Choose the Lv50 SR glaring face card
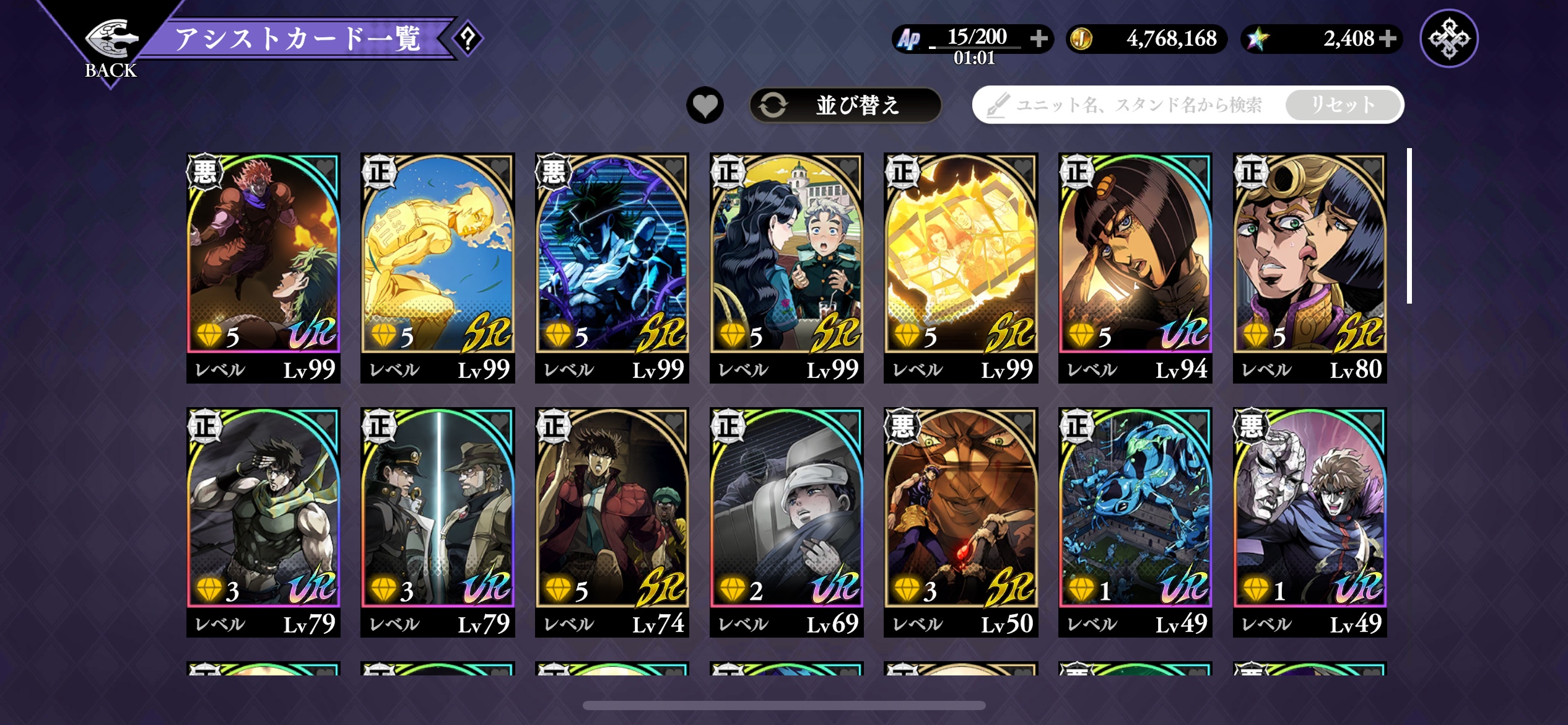Viewport: 1568px width, 725px height. (x=961, y=521)
